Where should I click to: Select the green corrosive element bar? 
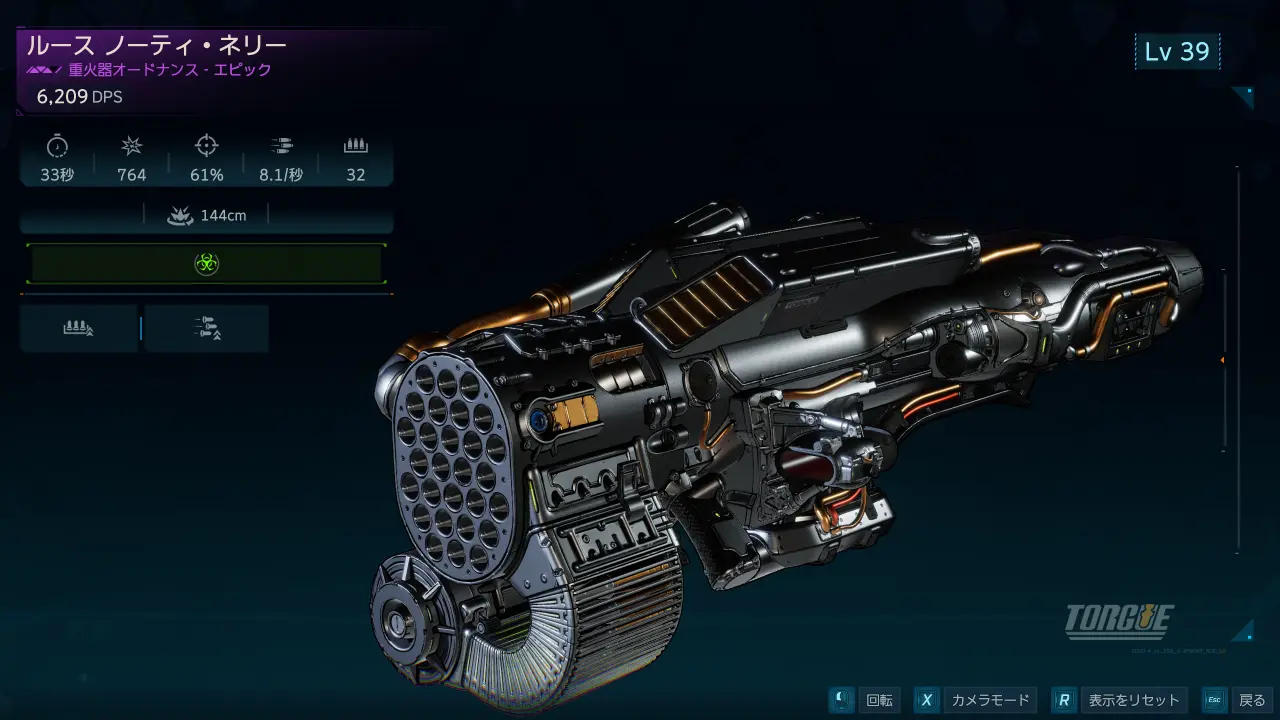(206, 264)
